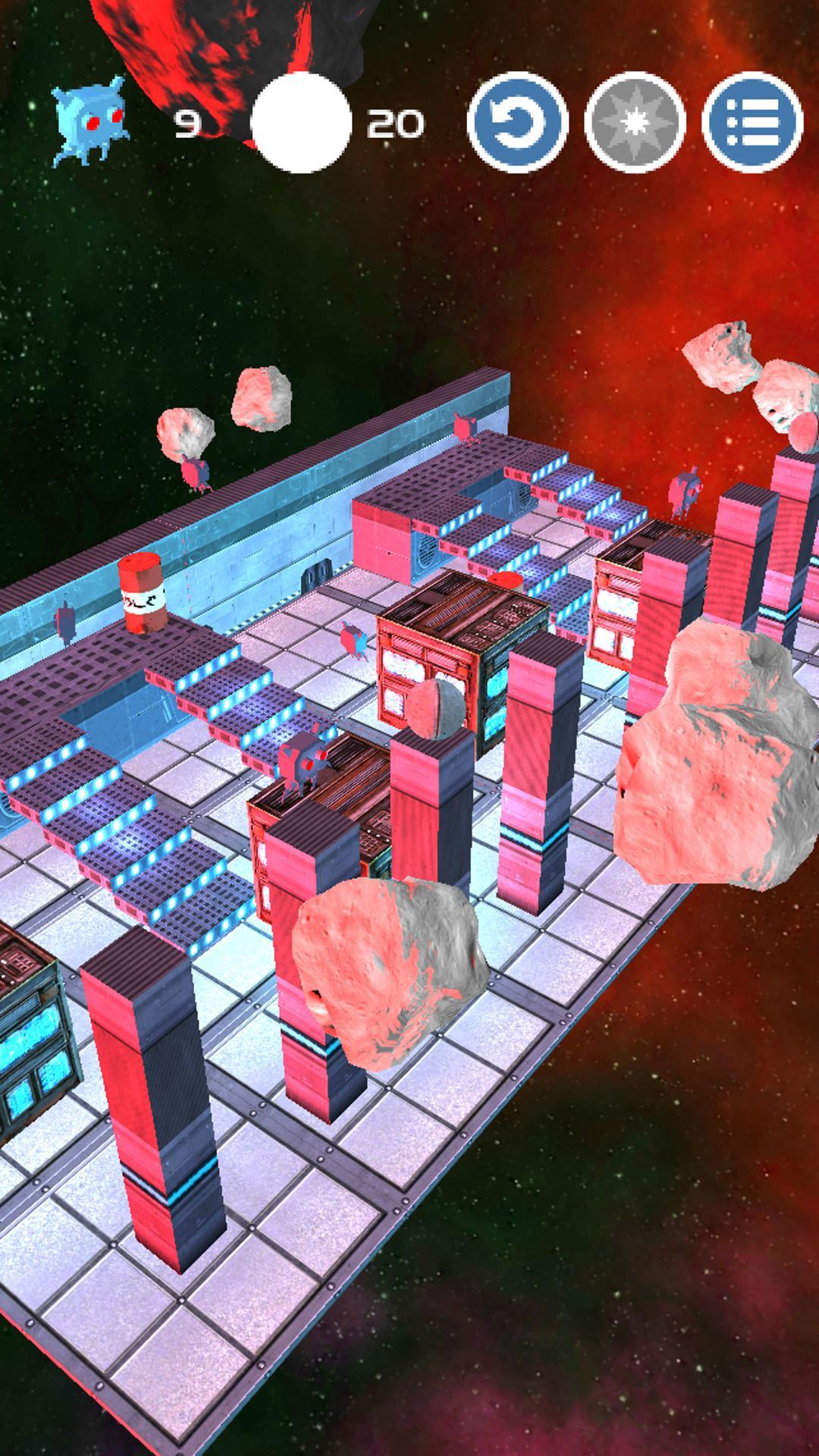Open the list menu button

coord(752,122)
